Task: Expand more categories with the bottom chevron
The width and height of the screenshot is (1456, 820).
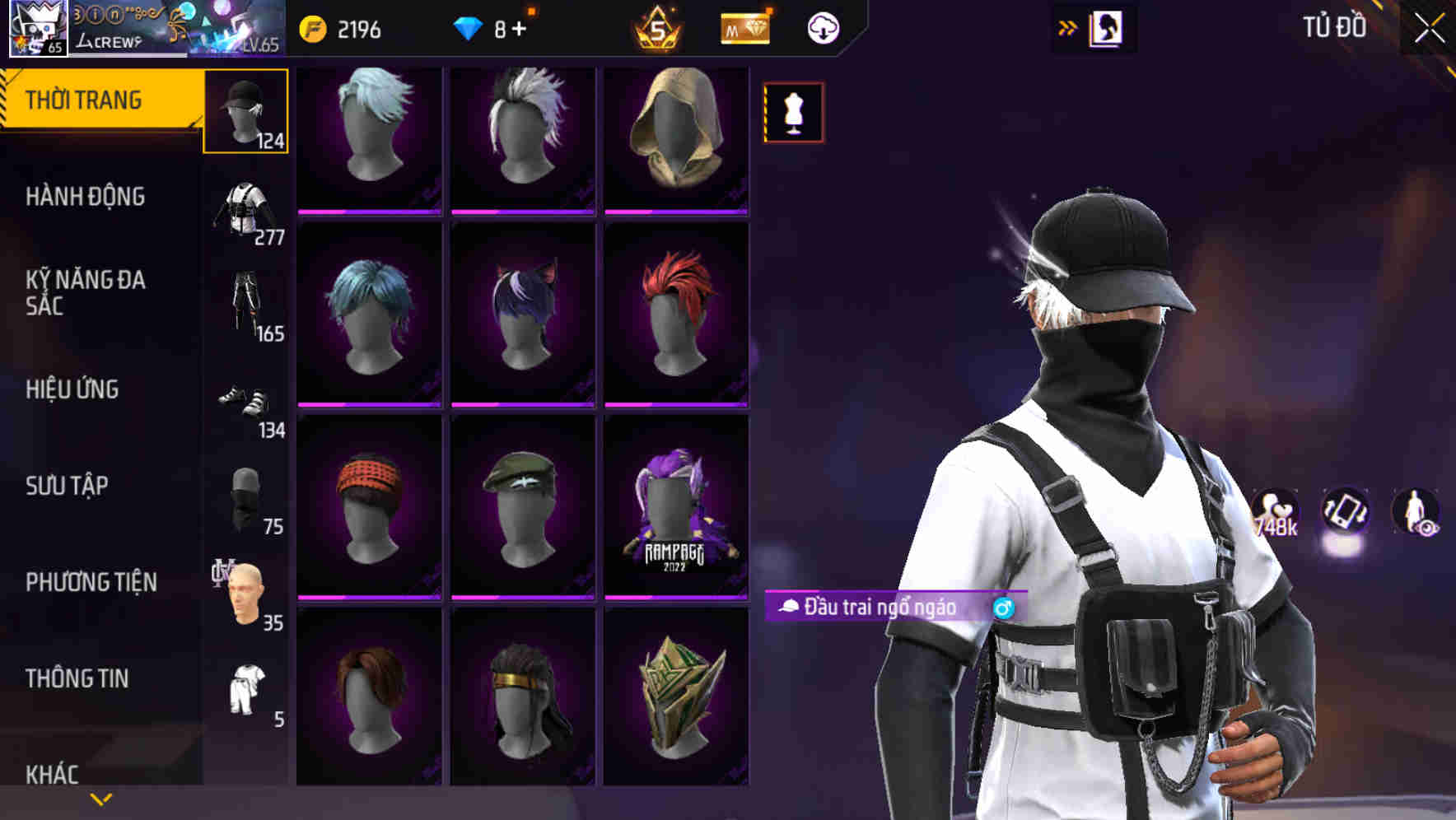Action: pyautogui.click(x=101, y=798)
